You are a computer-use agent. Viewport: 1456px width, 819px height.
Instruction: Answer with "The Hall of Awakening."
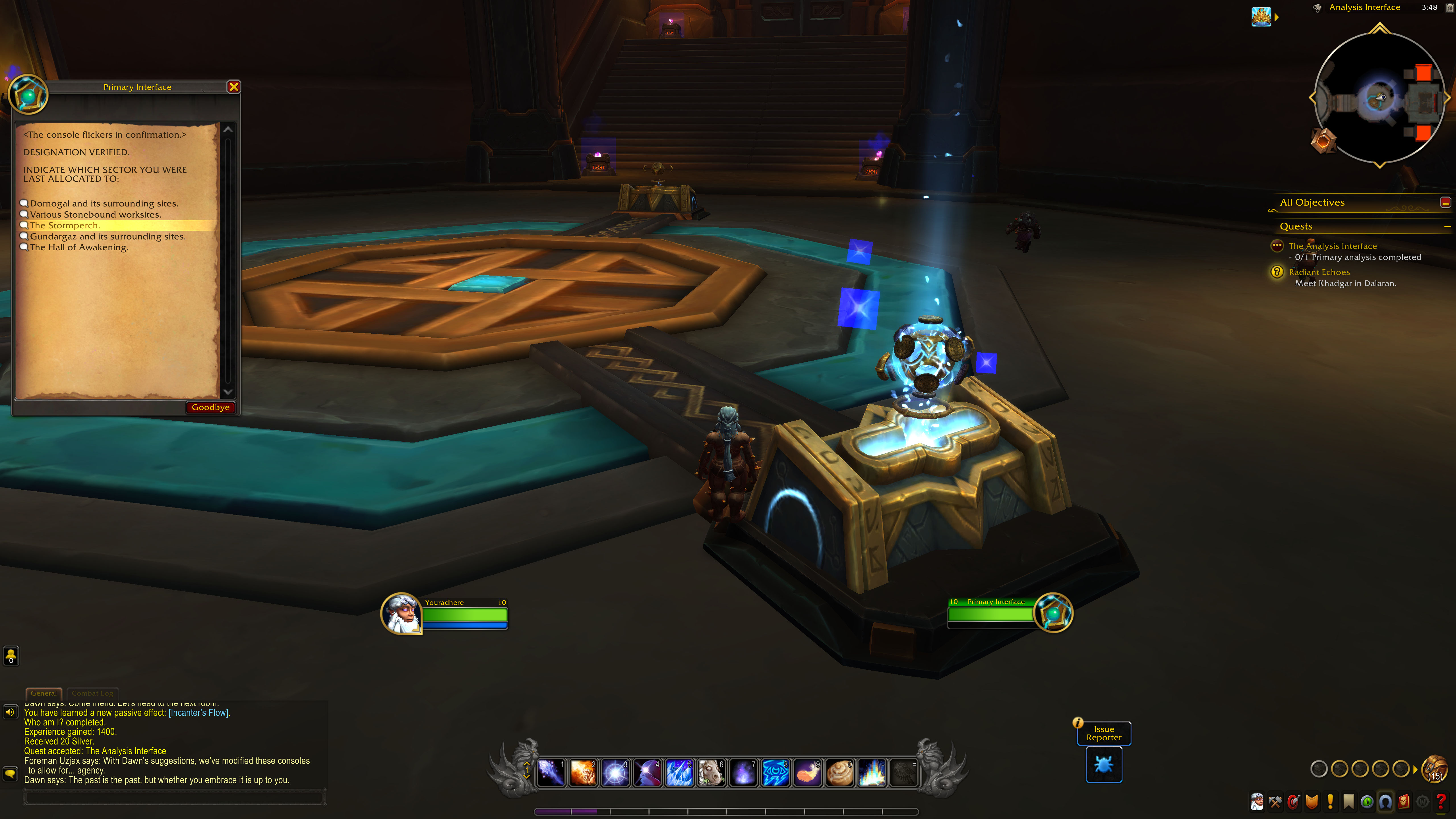click(79, 248)
